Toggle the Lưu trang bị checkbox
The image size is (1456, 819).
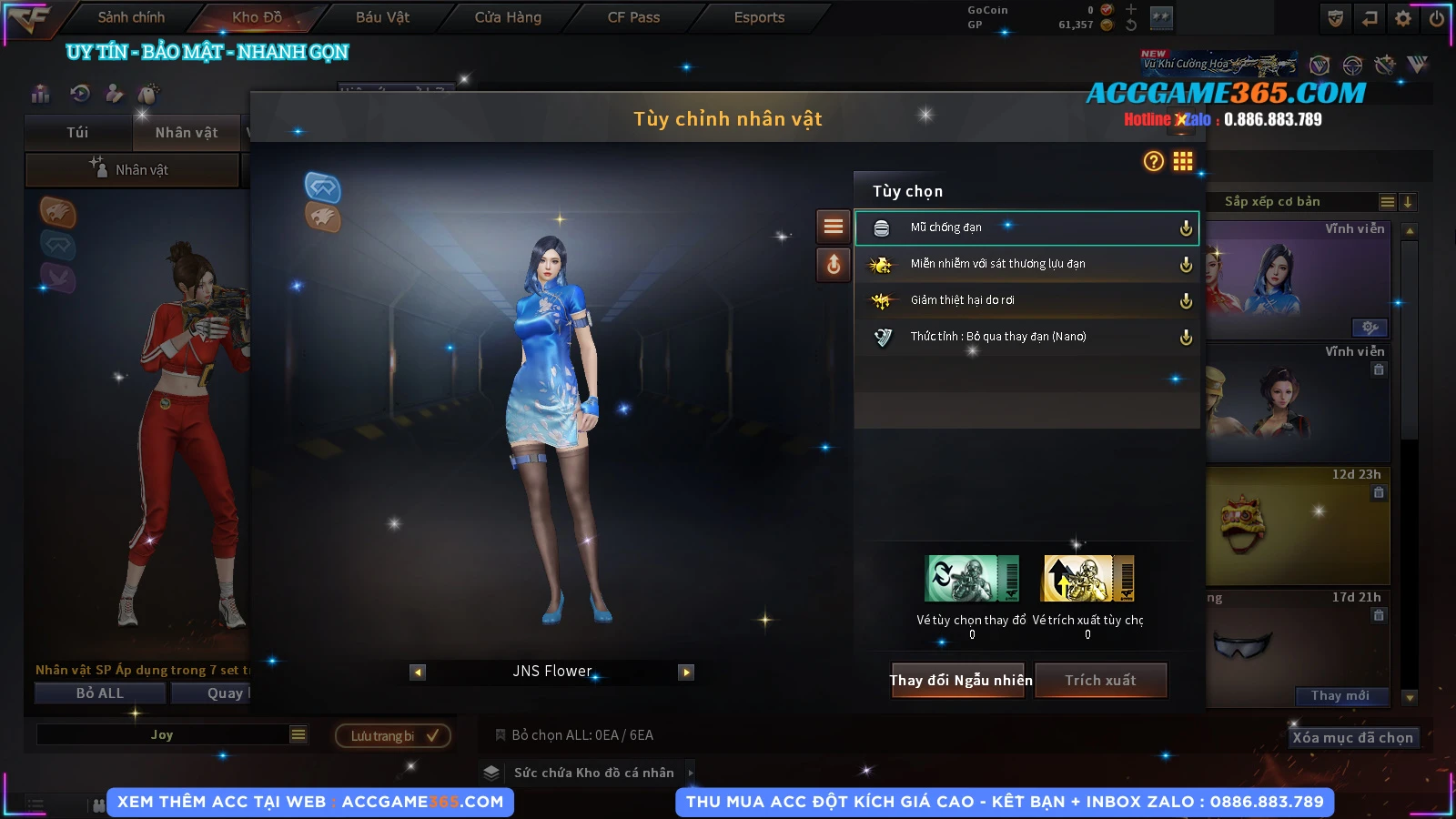432,735
